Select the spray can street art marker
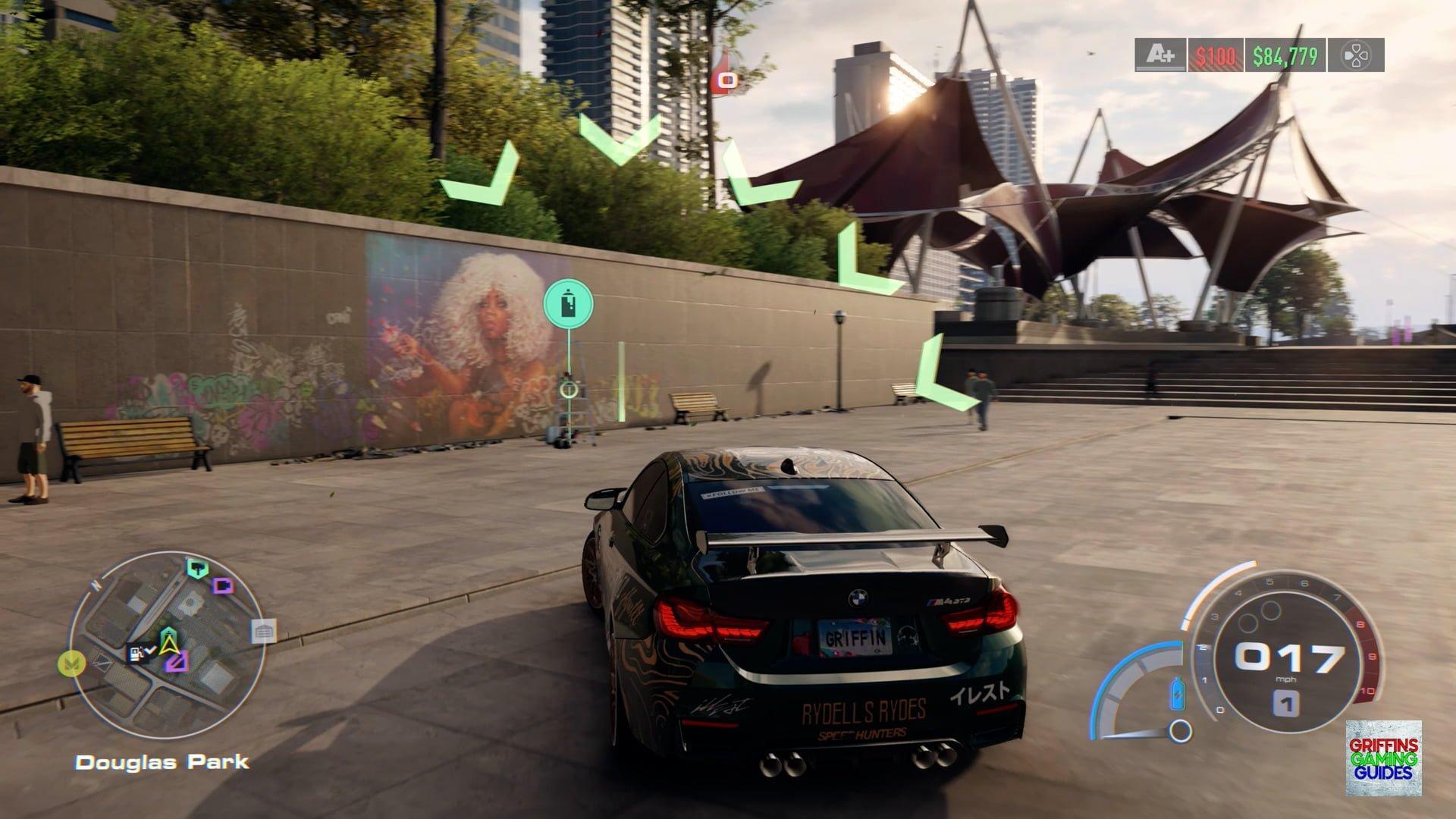 tap(568, 305)
